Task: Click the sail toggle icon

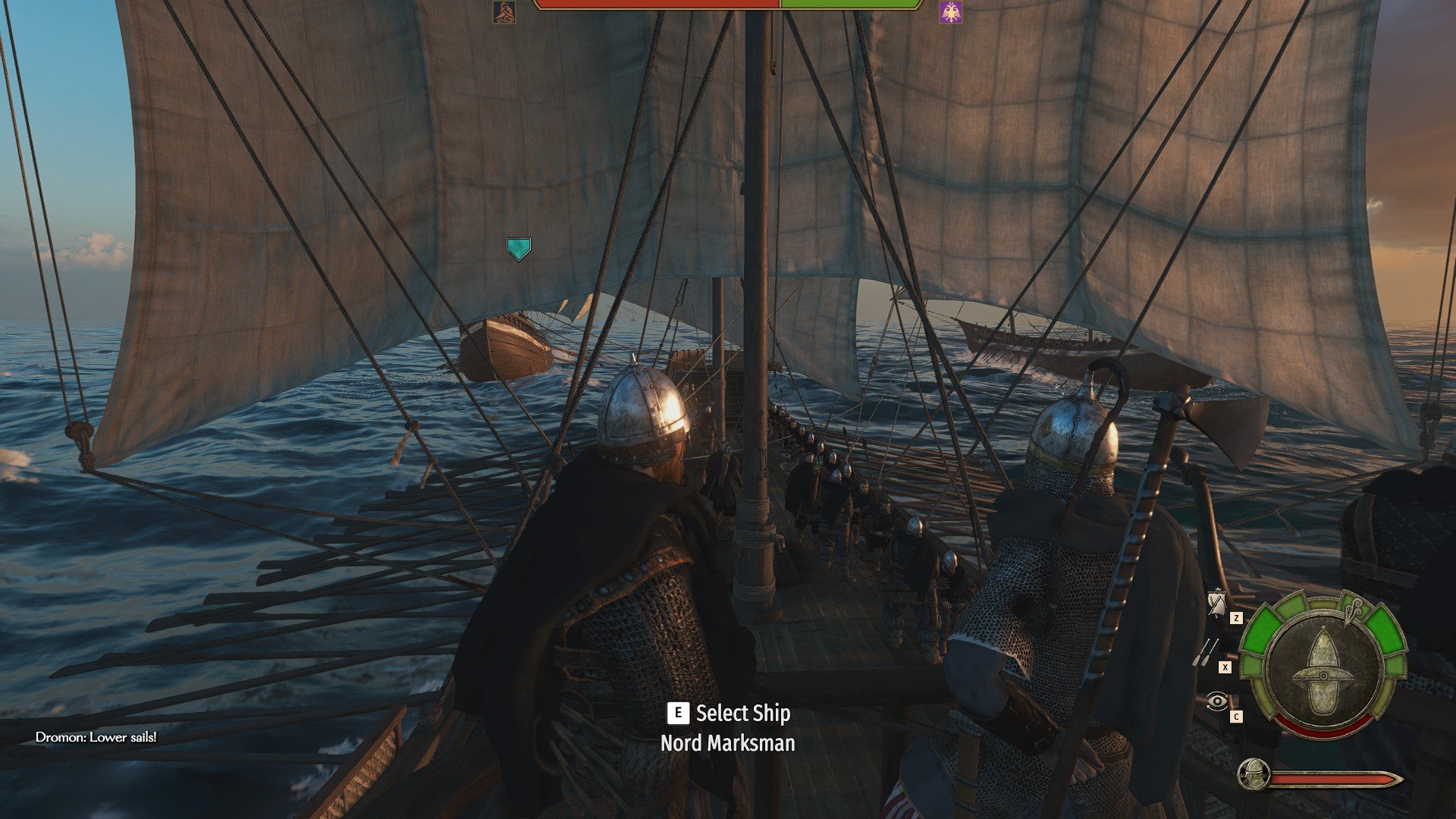Action: pos(1216,604)
